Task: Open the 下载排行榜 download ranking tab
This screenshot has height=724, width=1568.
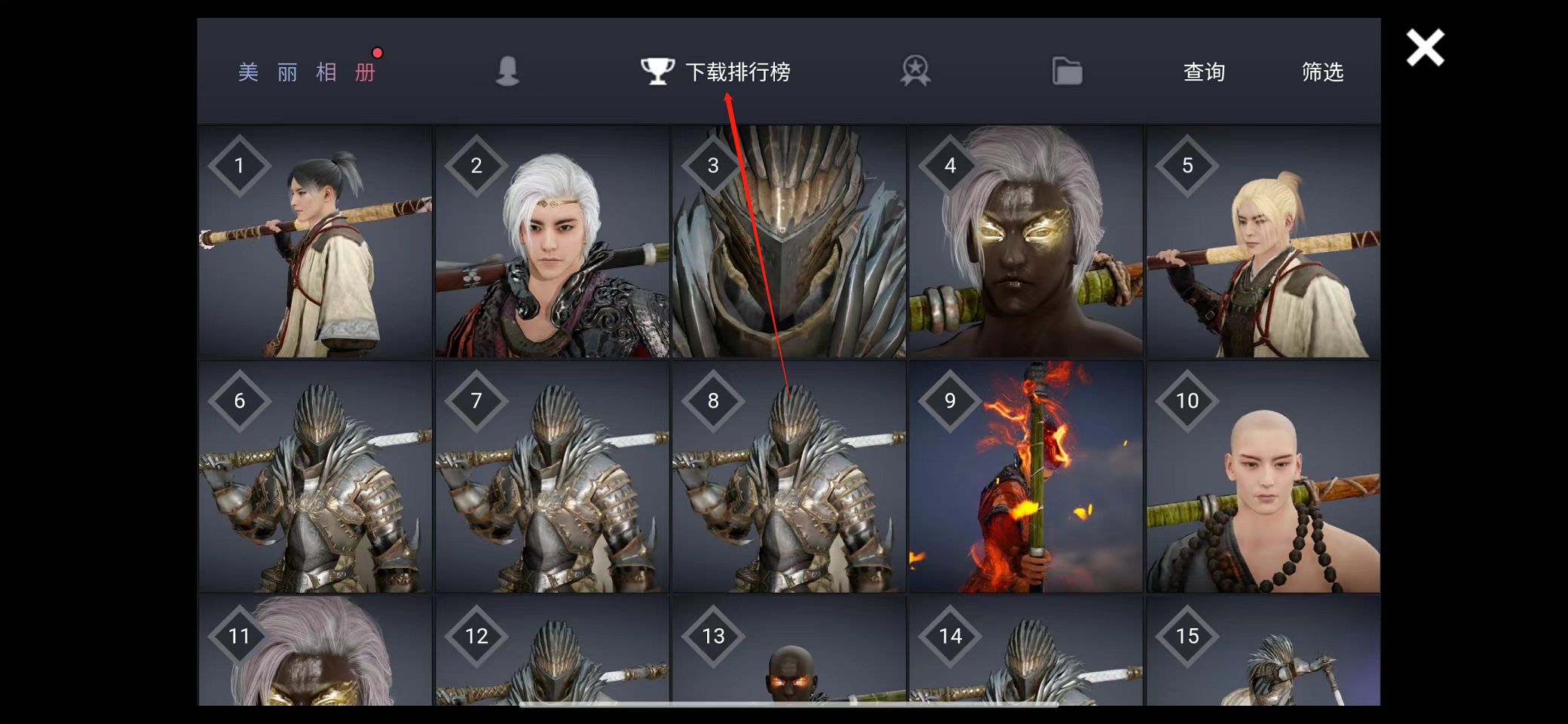Action: pos(716,72)
